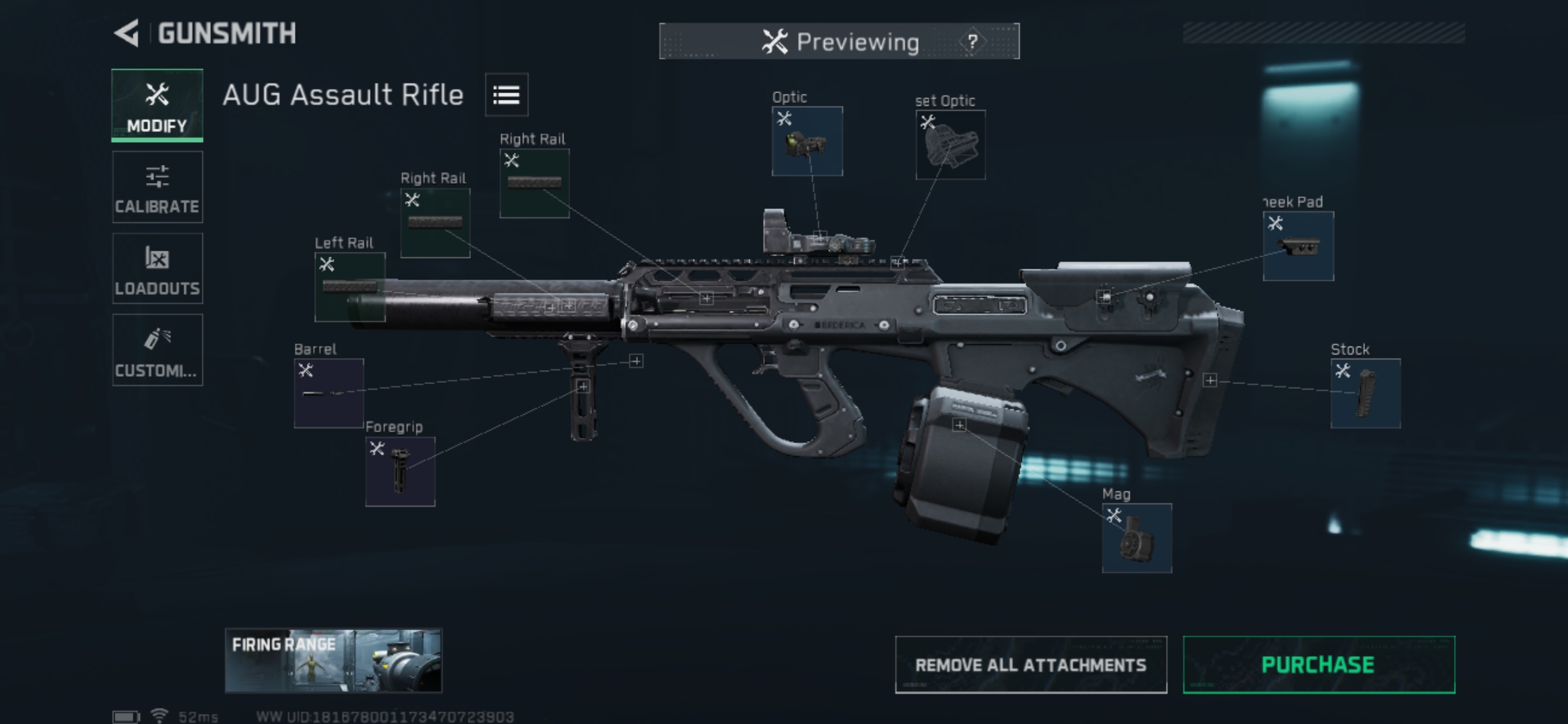
Task: Activate the Modify tab
Action: pos(157,106)
